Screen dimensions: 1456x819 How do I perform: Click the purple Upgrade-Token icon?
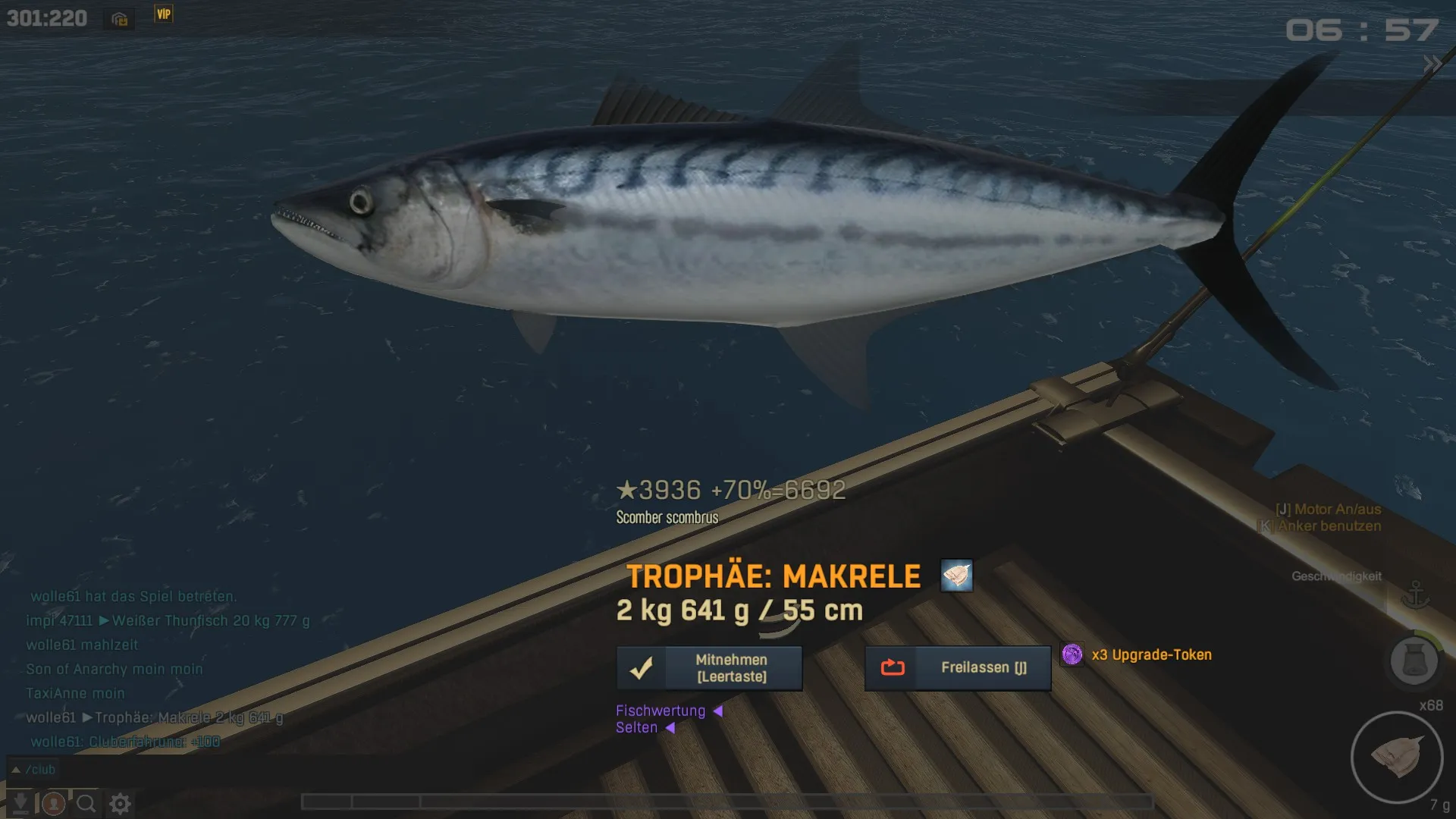[1072, 654]
